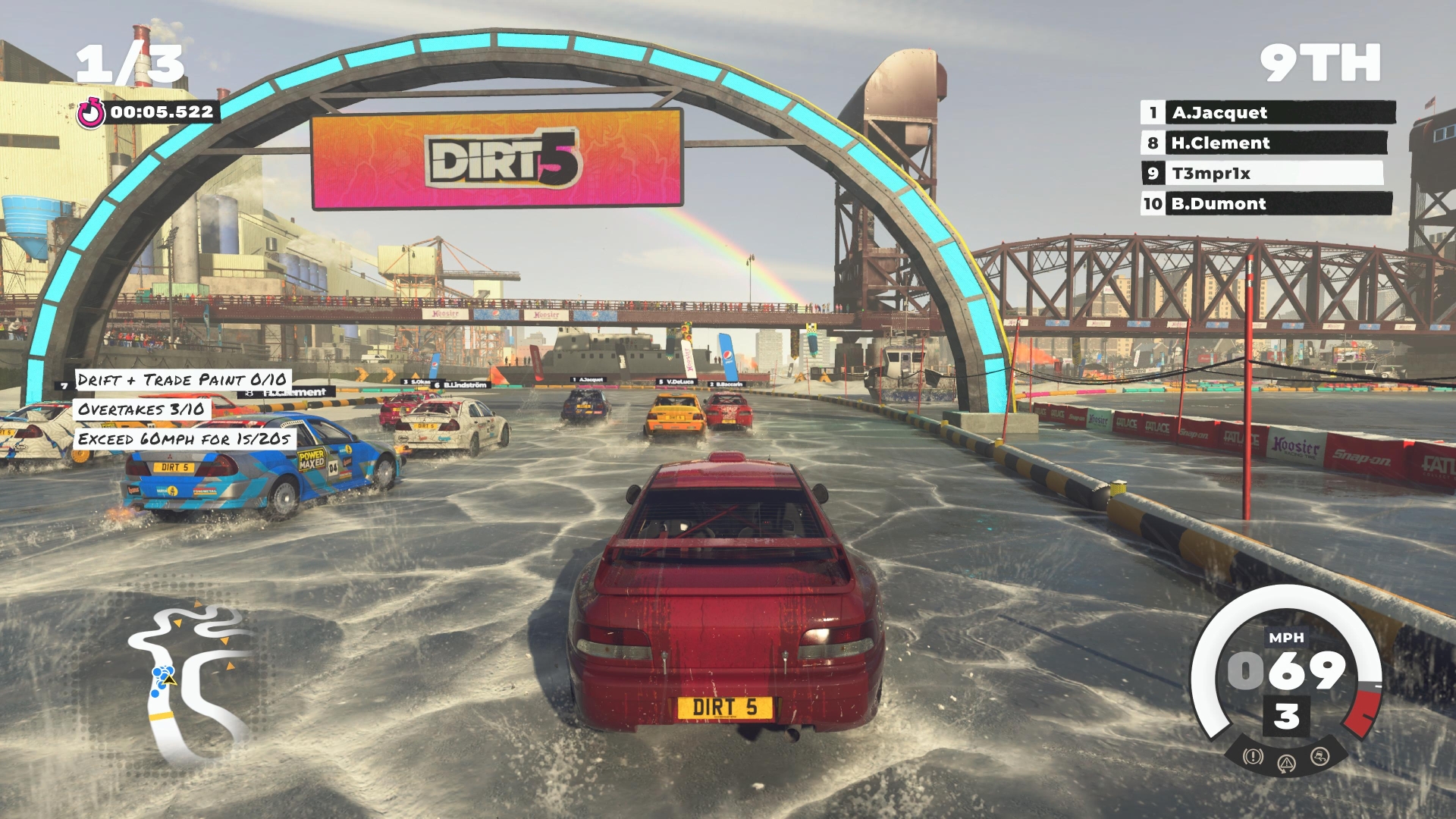The width and height of the screenshot is (1456, 819).
Task: Choose the H.Clement leaderboard row
Action: 1263,143
